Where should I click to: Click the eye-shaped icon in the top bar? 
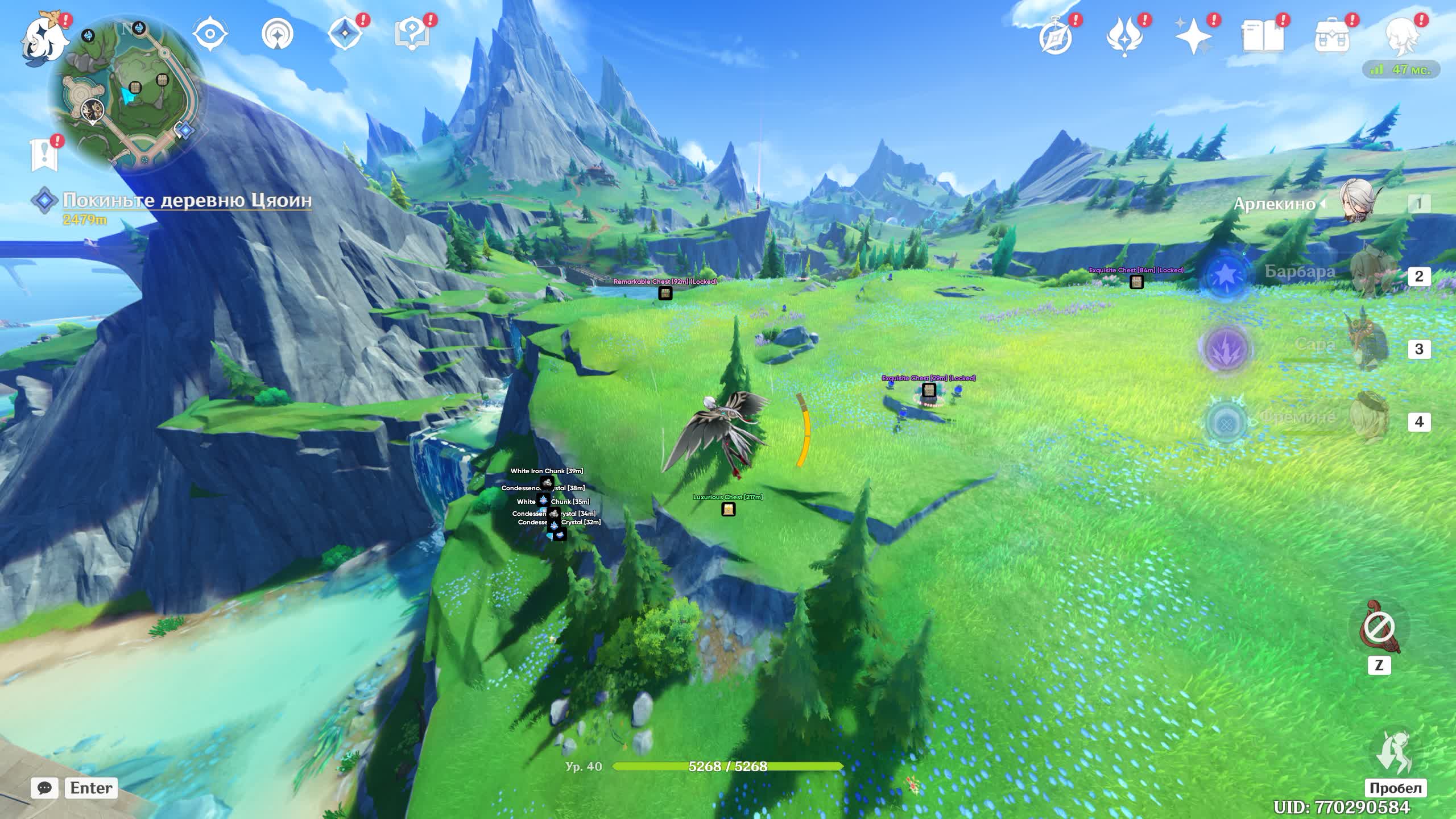coord(210,34)
